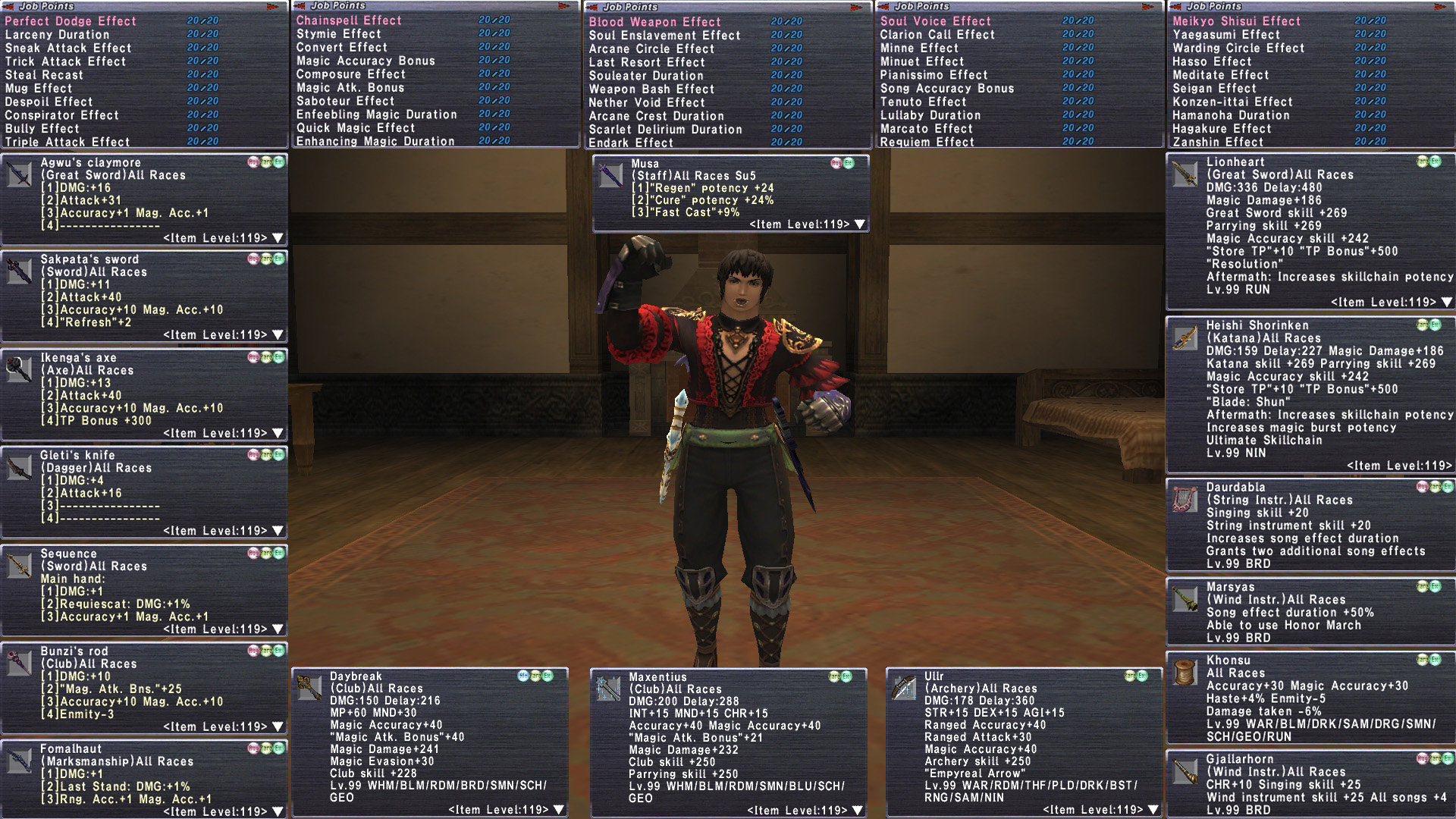Click the Agwu's claymore item icon

[x=19, y=174]
